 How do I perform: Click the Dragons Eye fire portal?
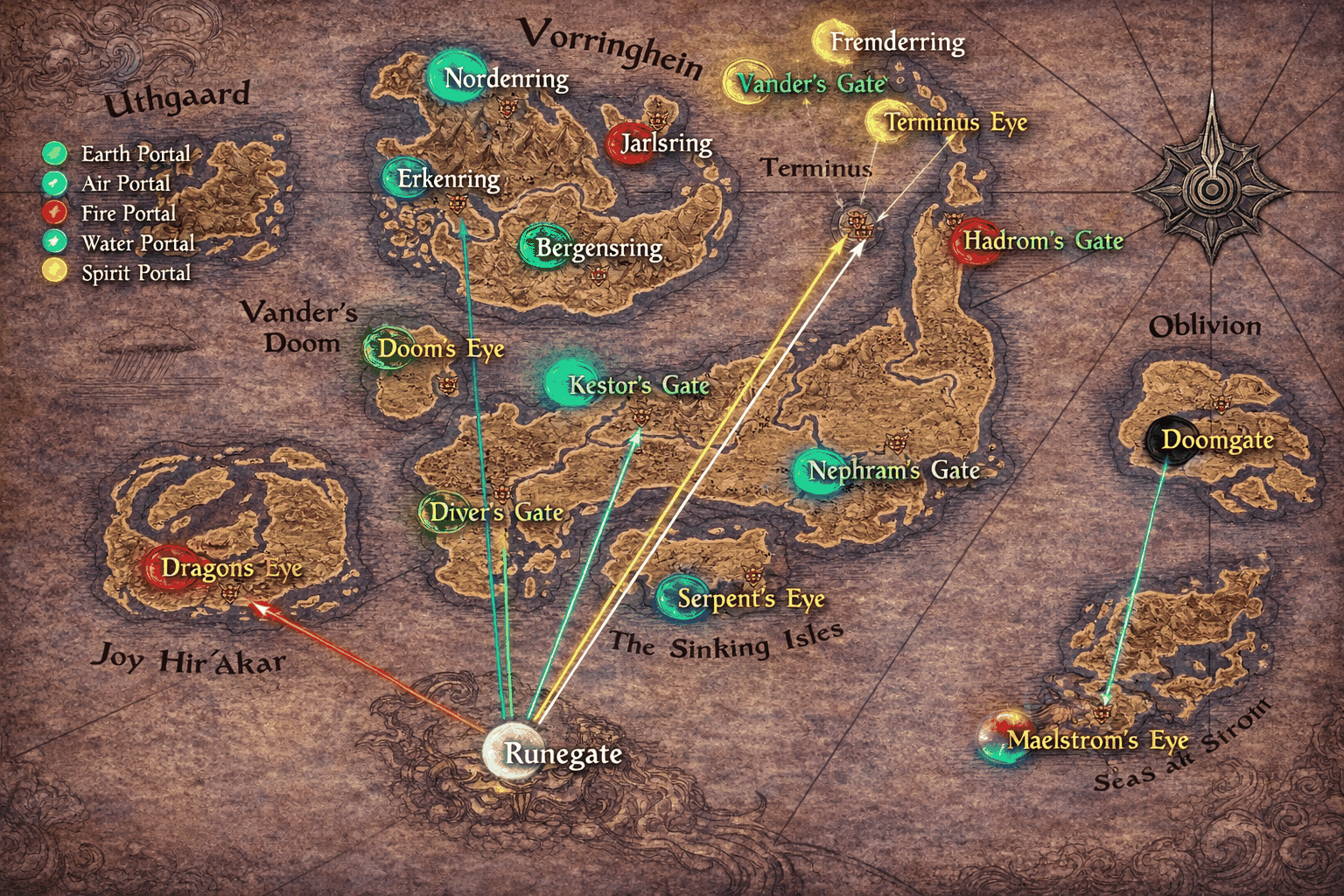tap(168, 567)
